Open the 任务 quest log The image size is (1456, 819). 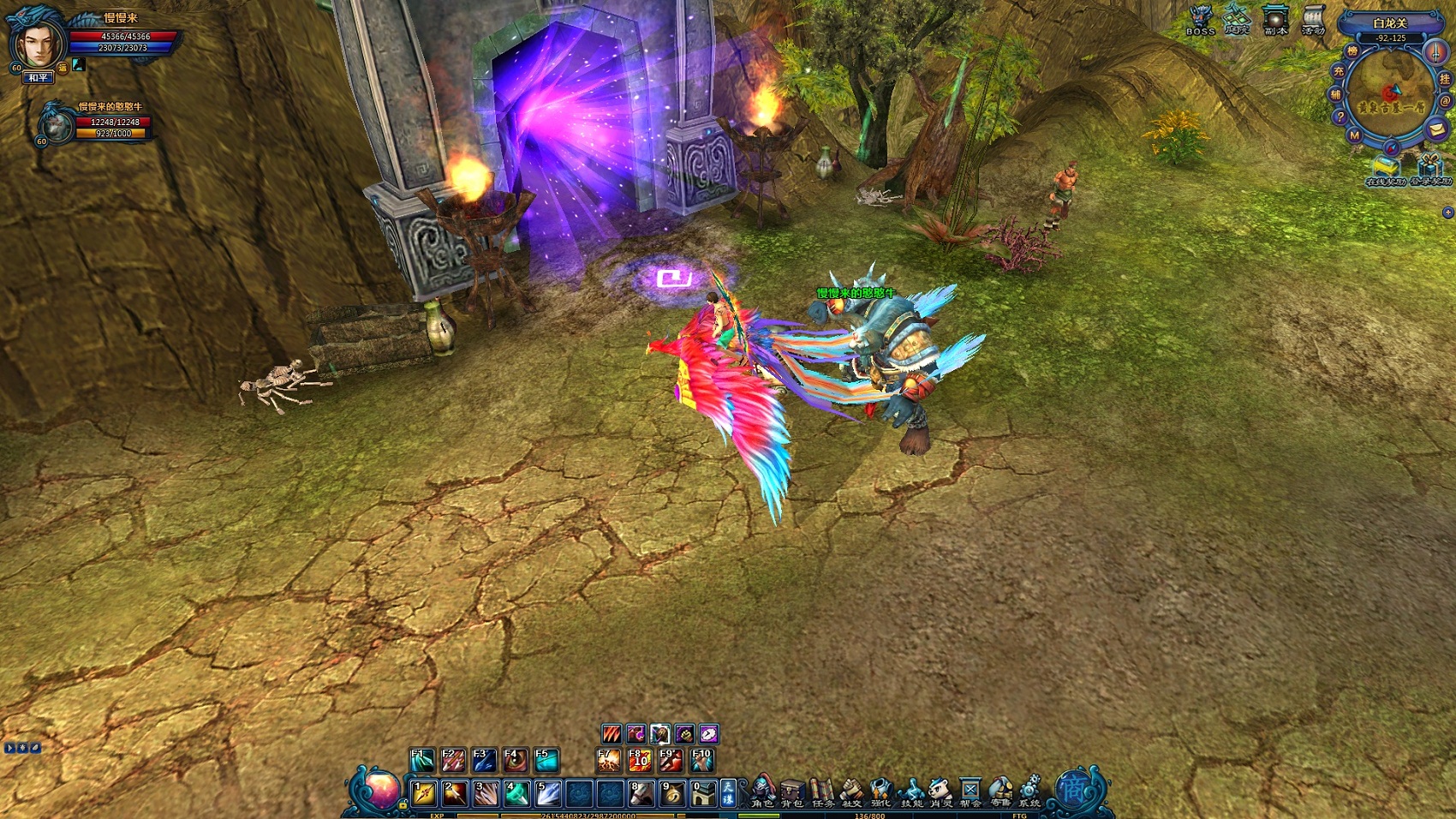pos(822,792)
